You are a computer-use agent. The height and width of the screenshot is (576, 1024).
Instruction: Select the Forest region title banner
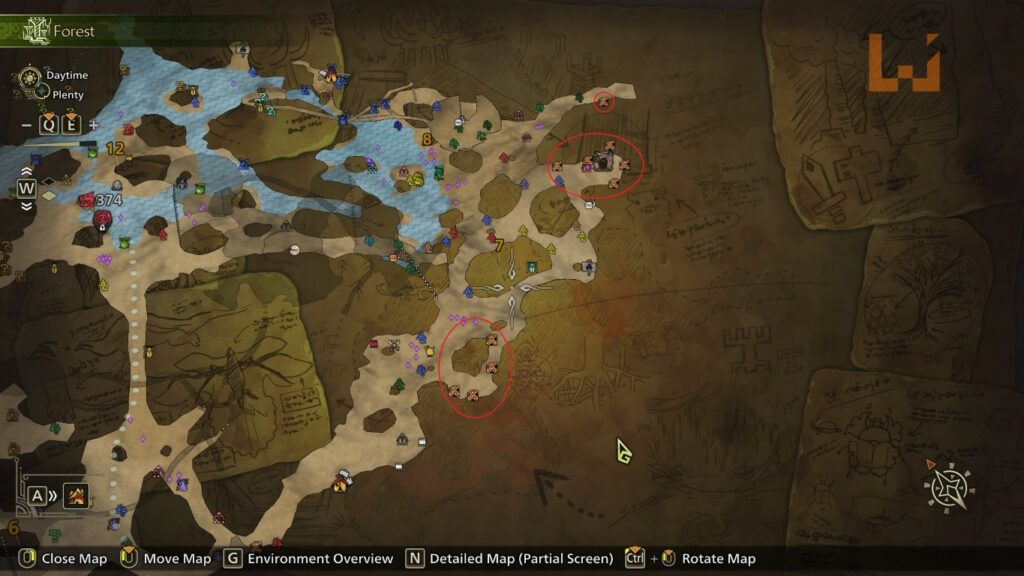(60, 31)
